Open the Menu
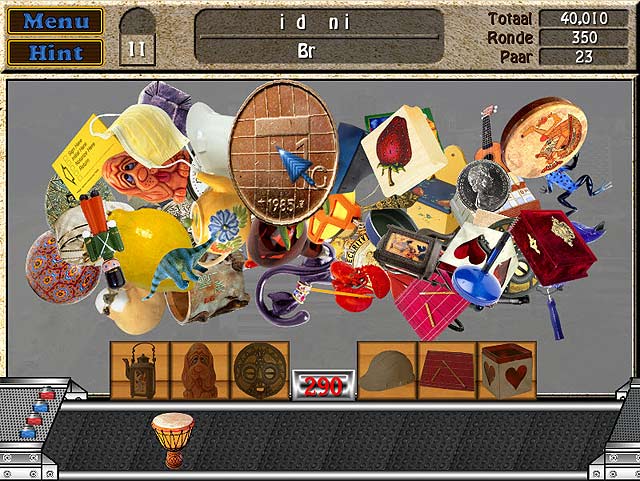 pyautogui.click(x=54, y=21)
